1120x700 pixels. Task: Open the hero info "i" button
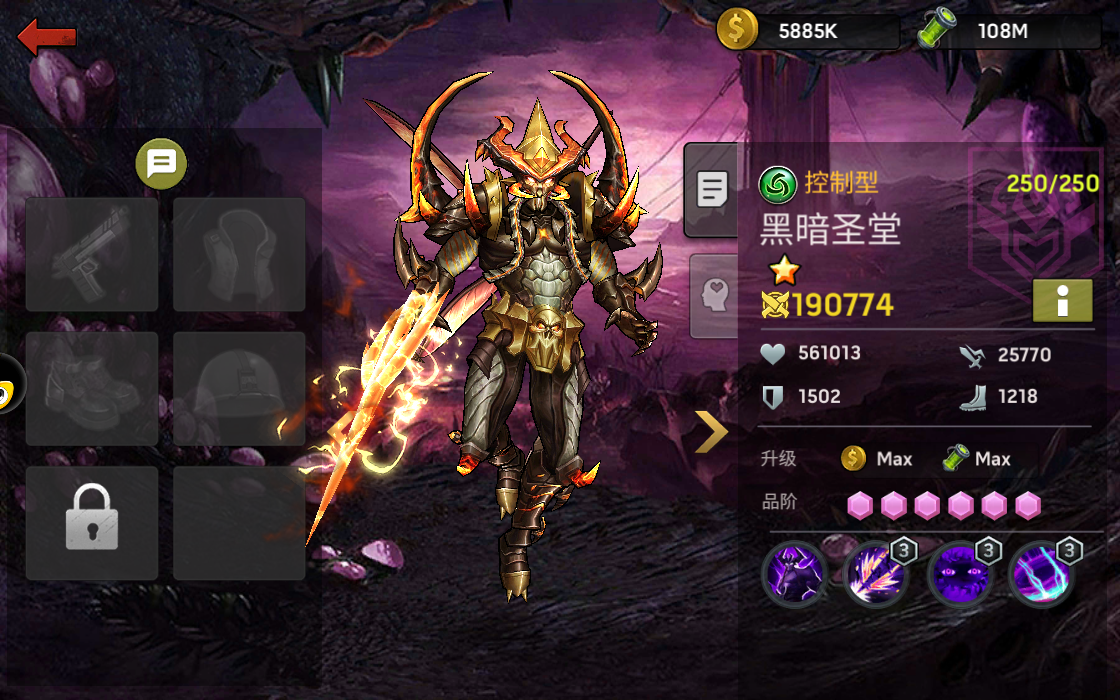(1062, 300)
